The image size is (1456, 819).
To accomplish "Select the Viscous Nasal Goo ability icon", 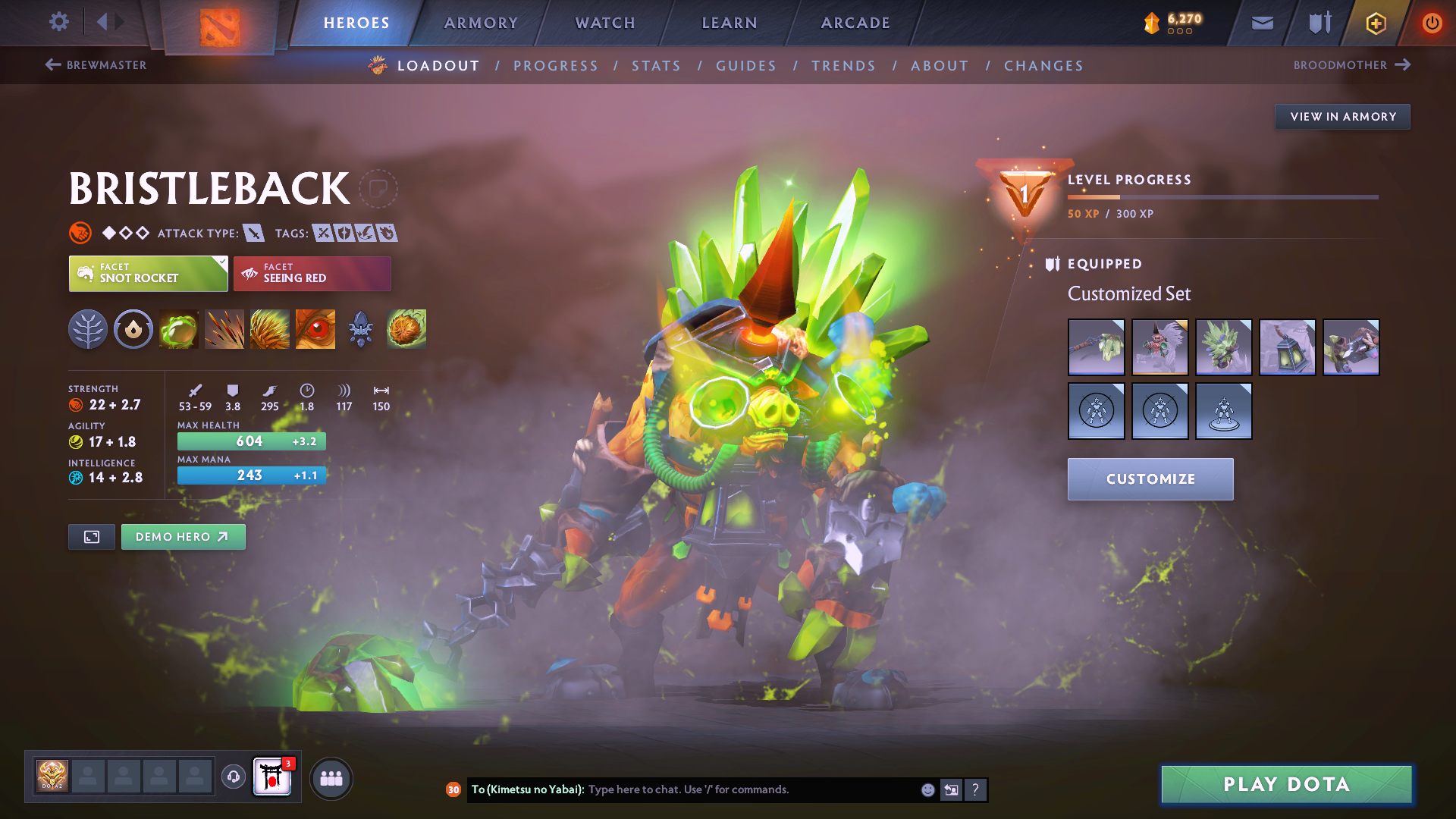I will pos(179,329).
